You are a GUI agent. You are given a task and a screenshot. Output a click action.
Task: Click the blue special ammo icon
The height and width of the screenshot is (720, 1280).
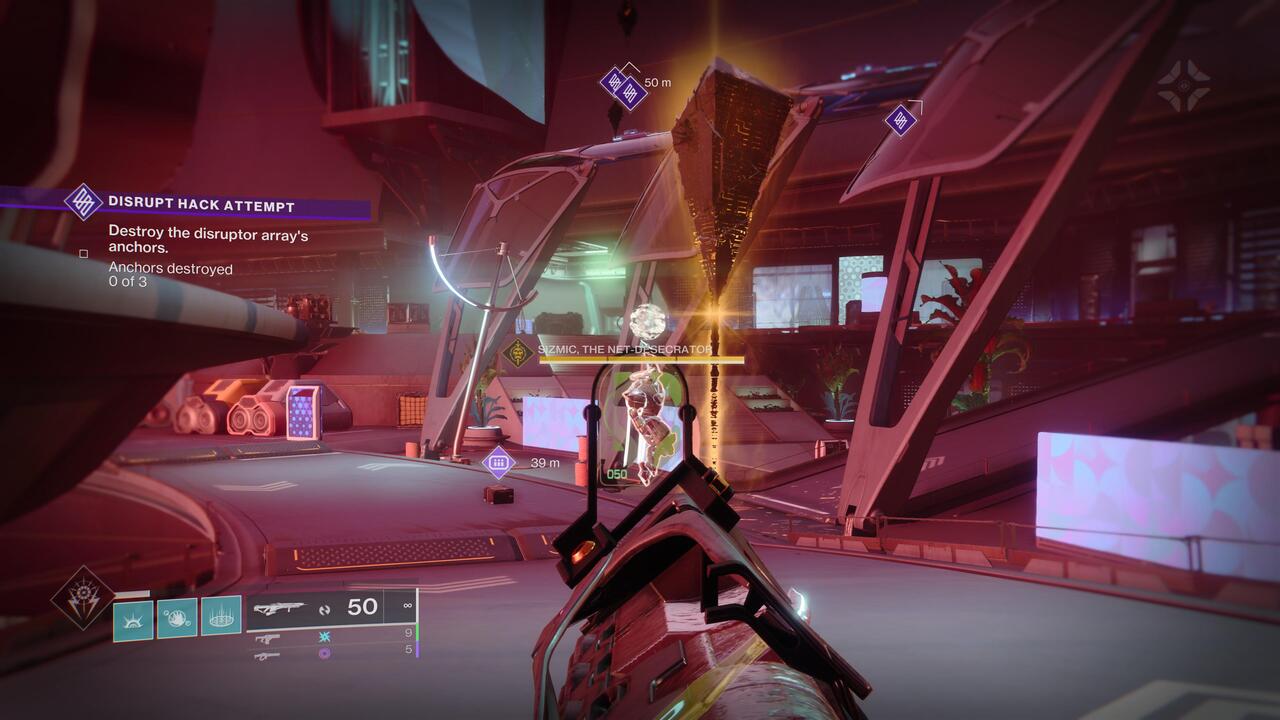click(324, 637)
